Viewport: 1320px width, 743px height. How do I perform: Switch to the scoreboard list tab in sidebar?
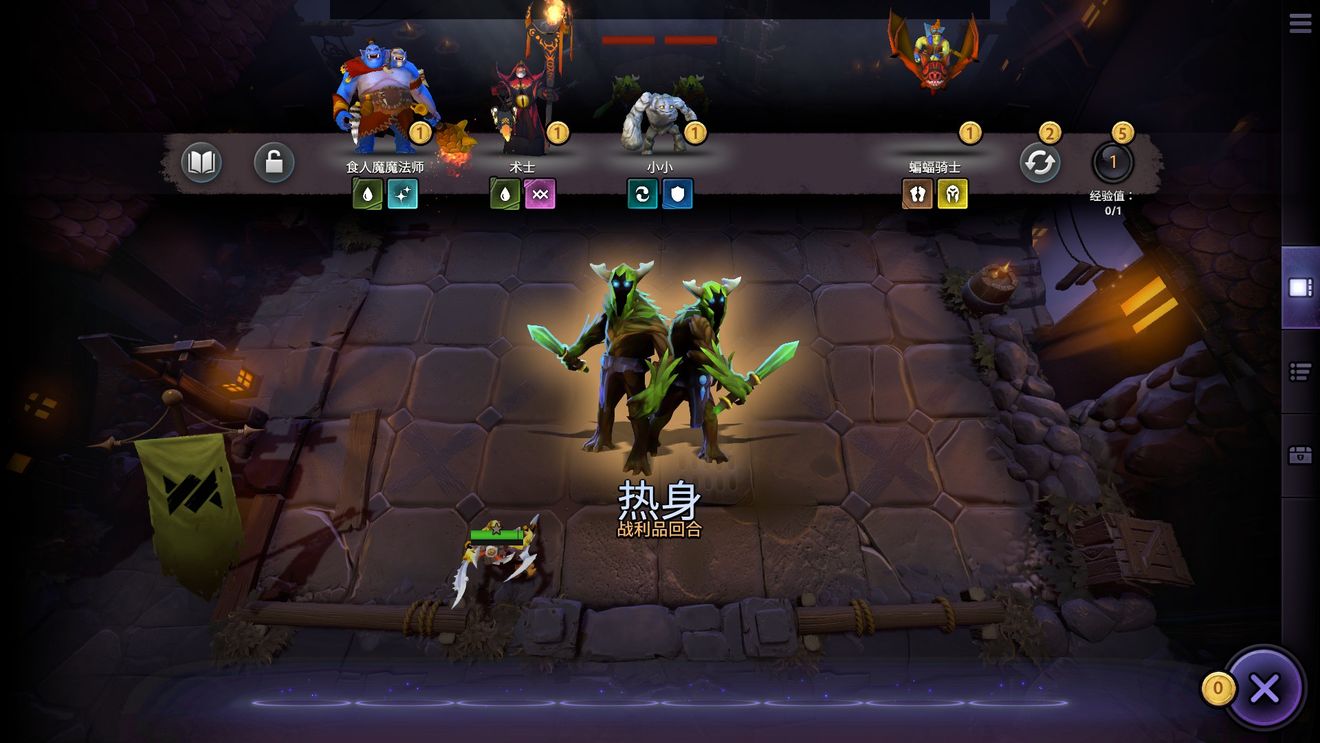(1301, 371)
